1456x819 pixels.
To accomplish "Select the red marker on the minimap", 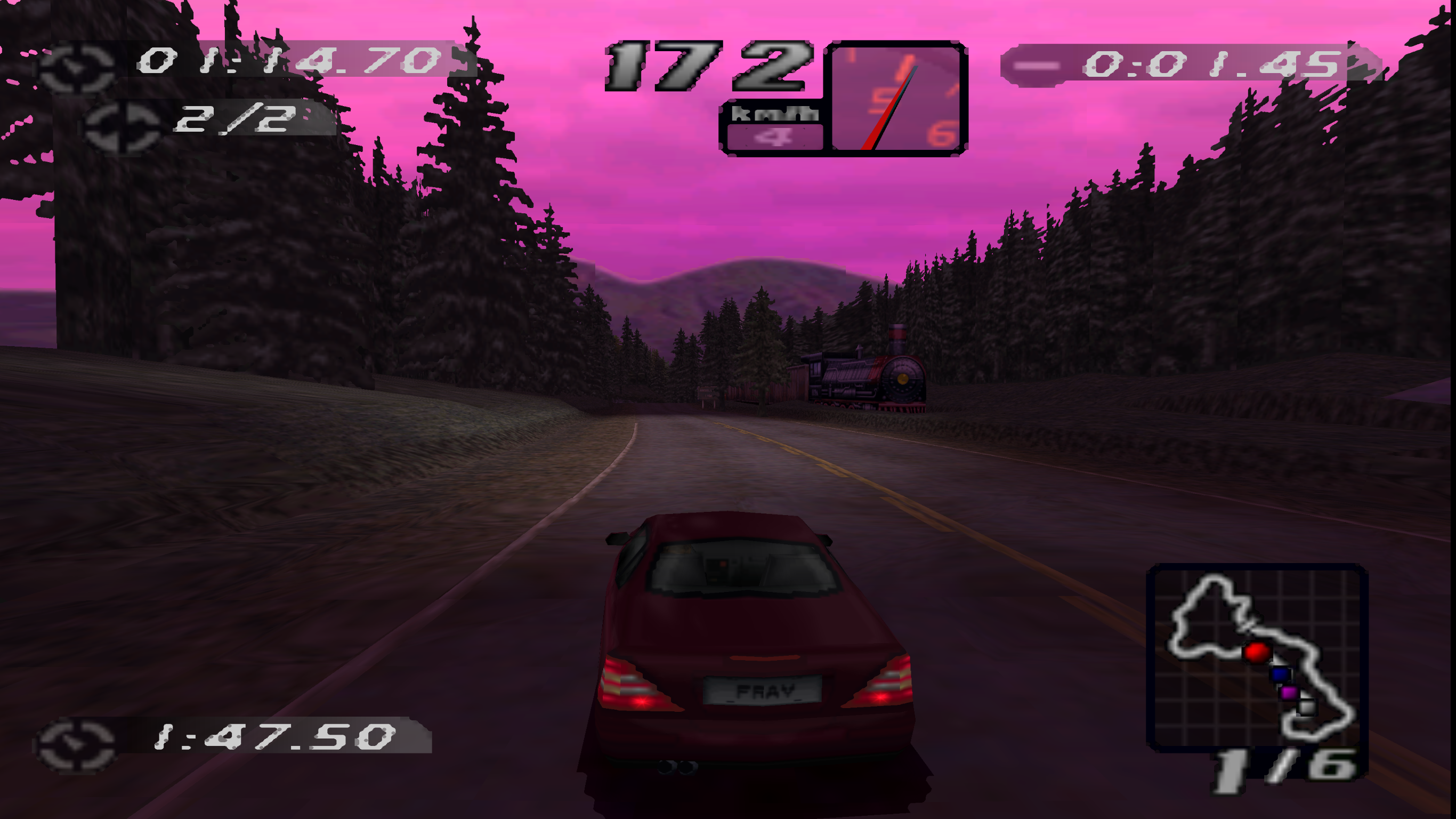I will [x=1256, y=652].
